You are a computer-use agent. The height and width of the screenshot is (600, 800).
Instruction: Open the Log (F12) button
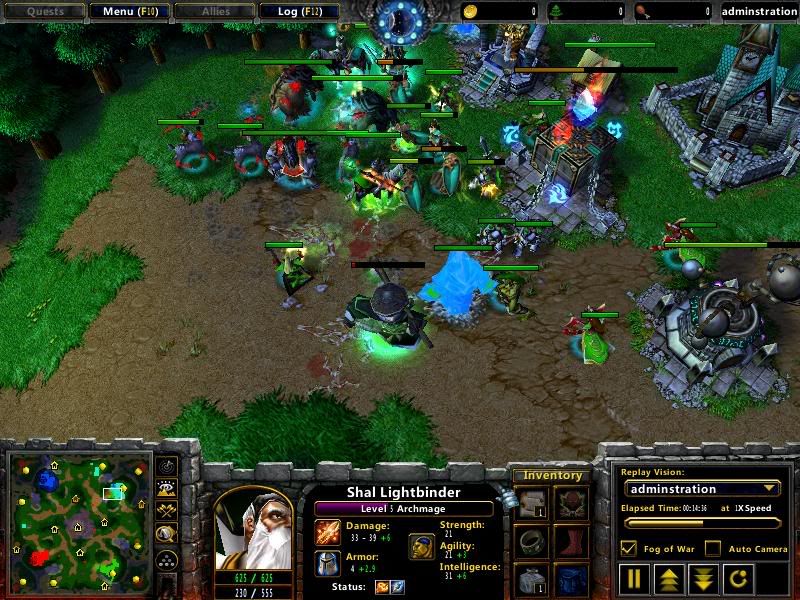299,12
